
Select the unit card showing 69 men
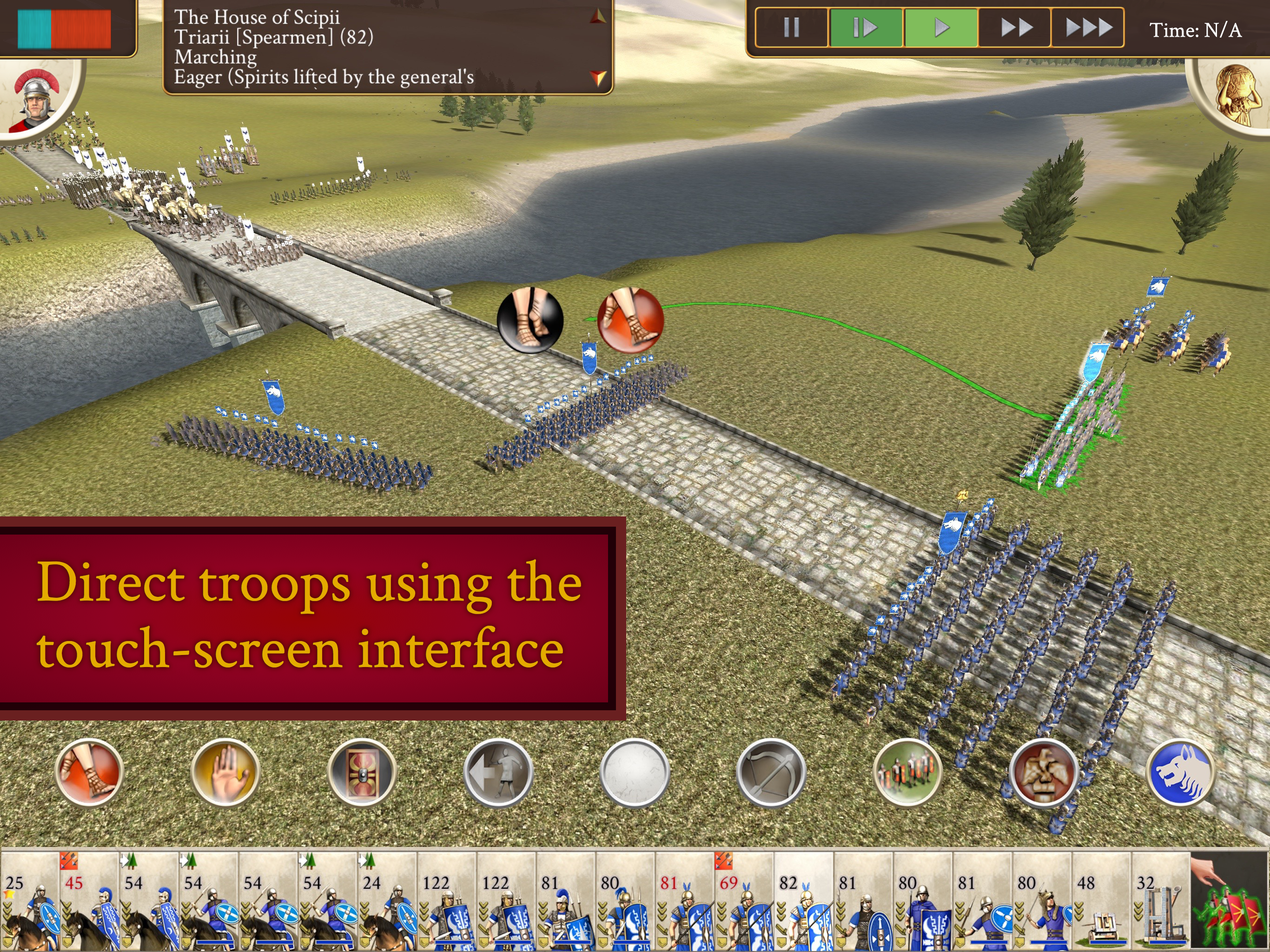(x=744, y=901)
